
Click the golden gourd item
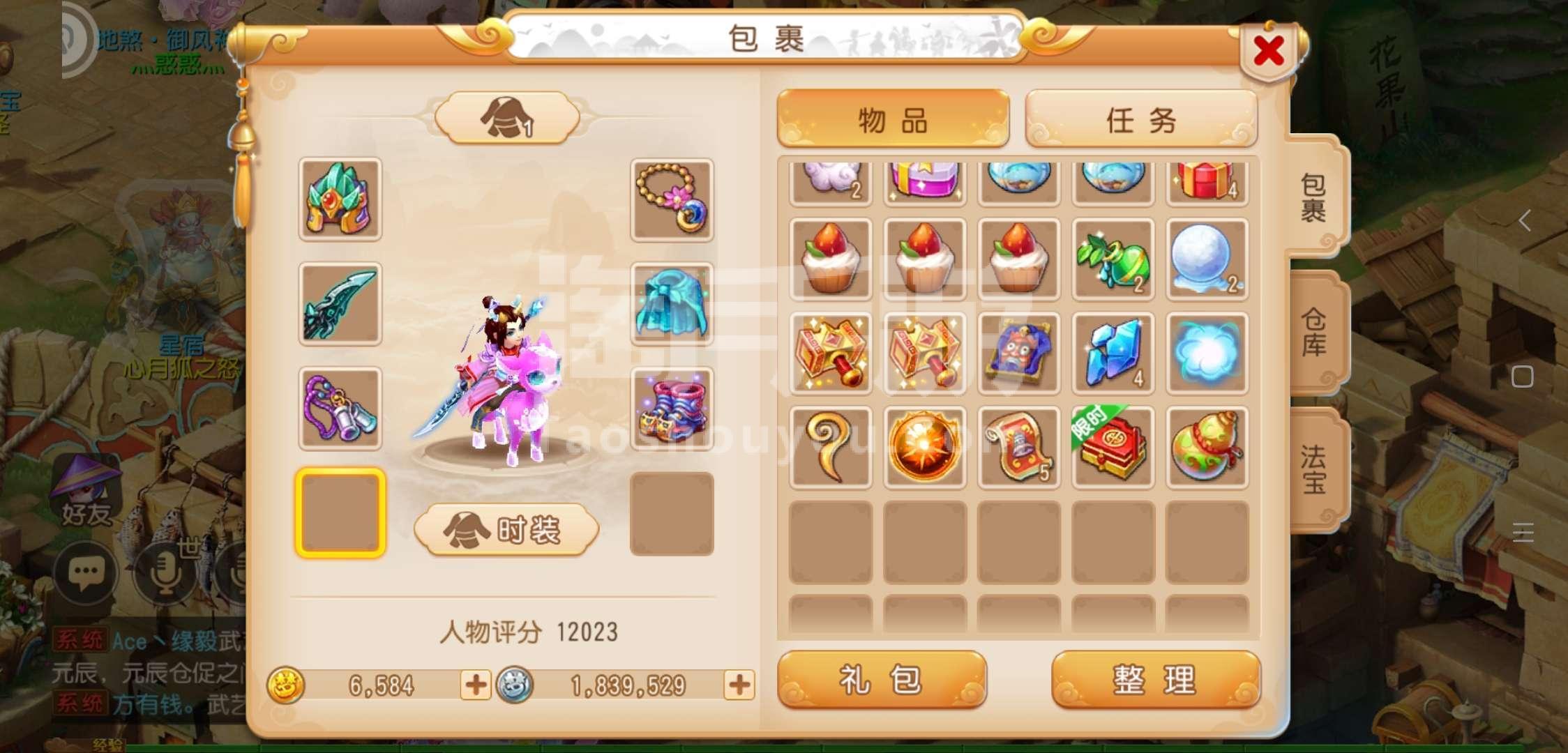[x=1206, y=447]
